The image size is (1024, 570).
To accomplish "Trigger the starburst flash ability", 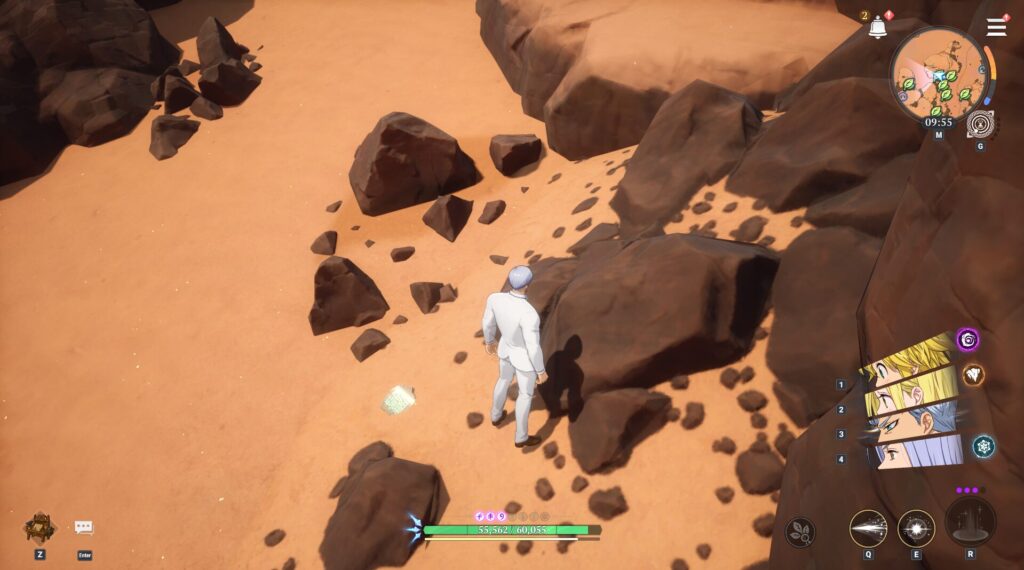I will pos(916,528).
